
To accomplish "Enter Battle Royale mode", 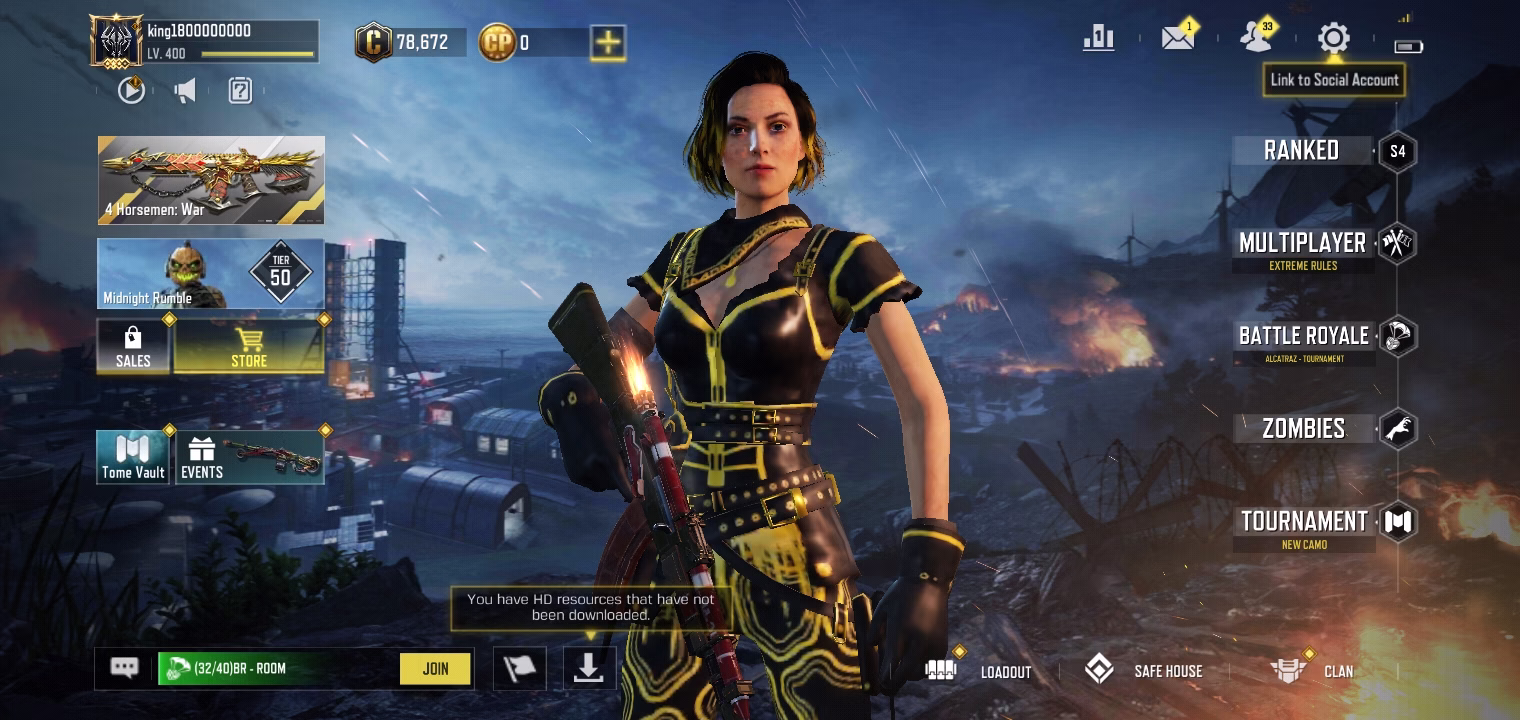I will coord(1303,337).
